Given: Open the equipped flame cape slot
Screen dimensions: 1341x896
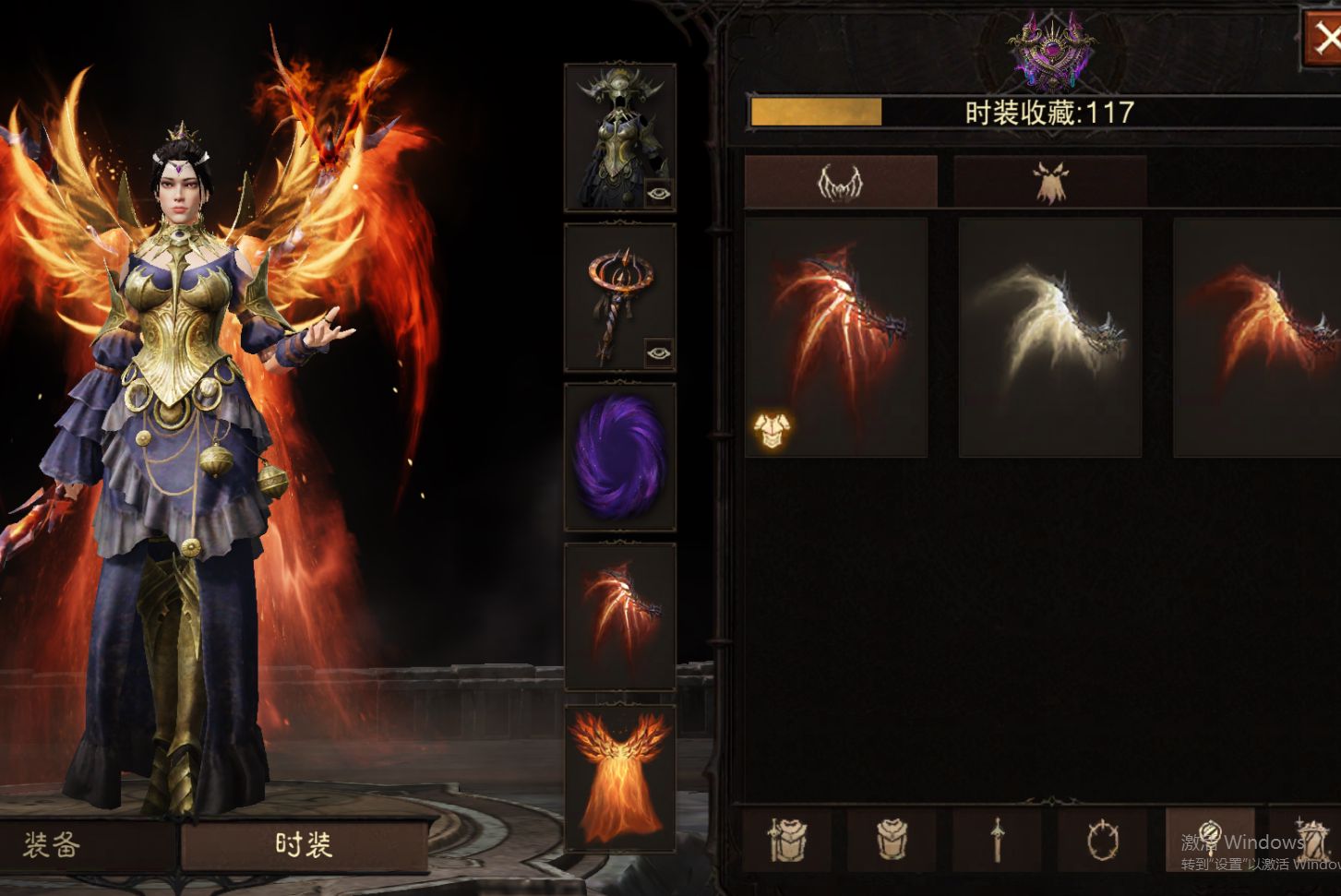Looking at the screenshot, I should [620, 777].
